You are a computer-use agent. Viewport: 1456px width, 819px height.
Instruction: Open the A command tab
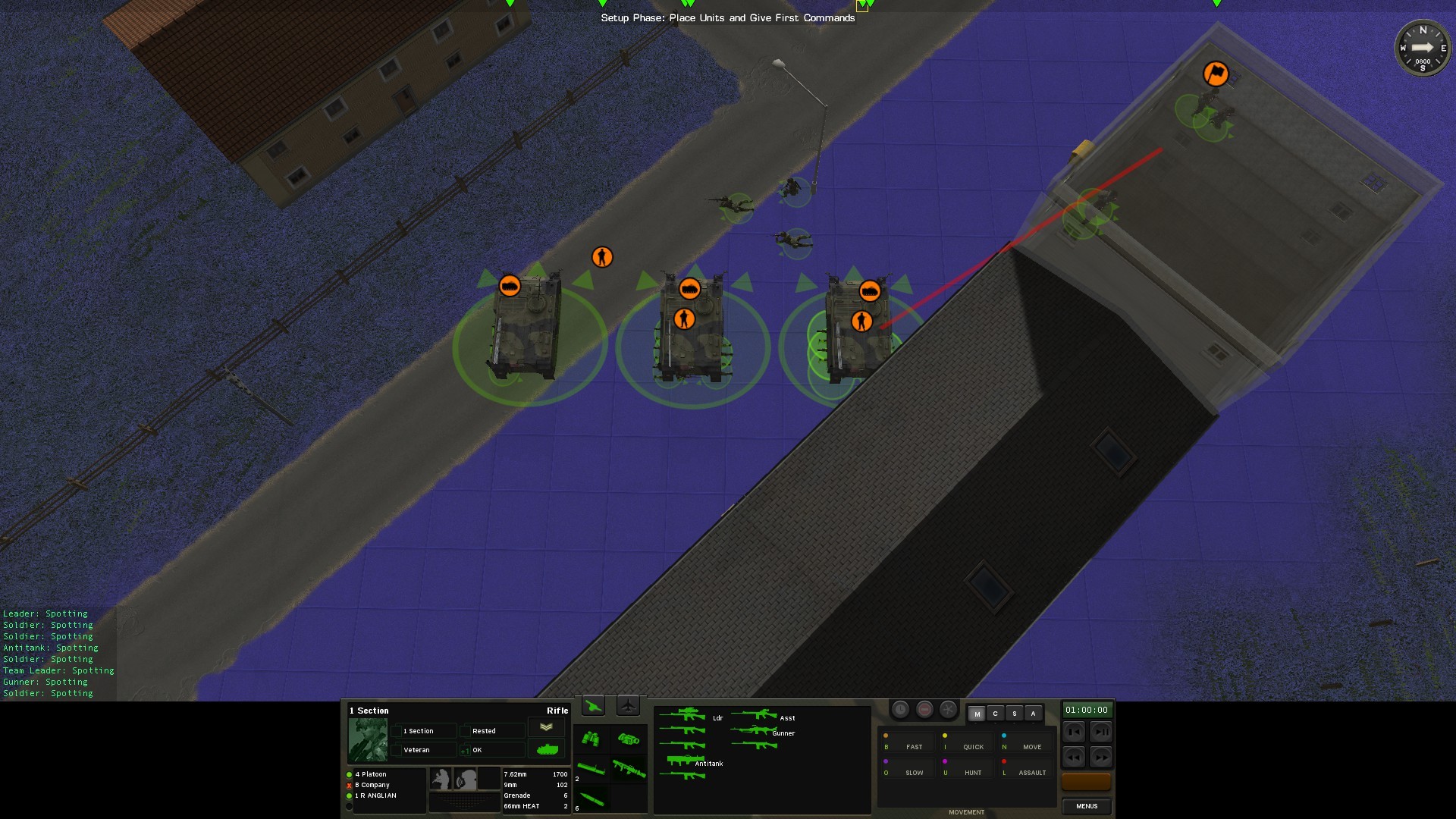1033,714
